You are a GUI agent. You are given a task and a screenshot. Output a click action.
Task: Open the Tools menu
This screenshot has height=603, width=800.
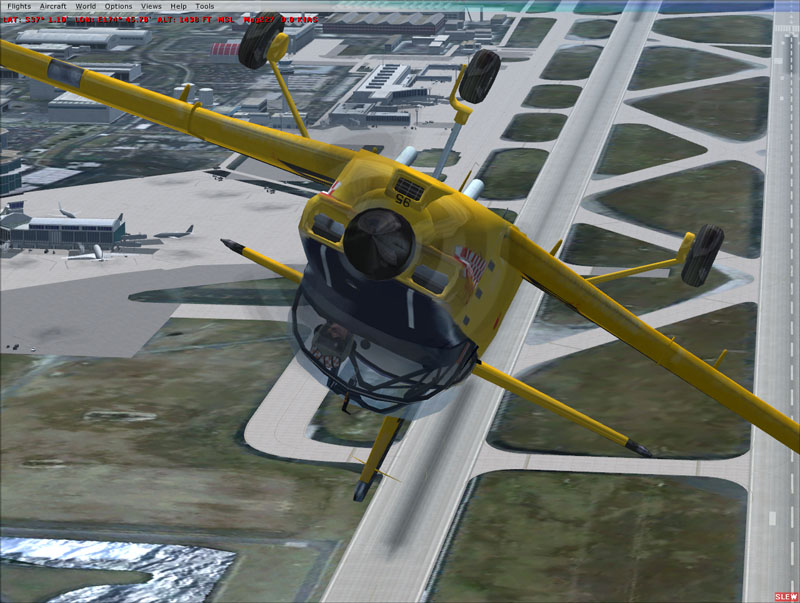[x=204, y=6]
